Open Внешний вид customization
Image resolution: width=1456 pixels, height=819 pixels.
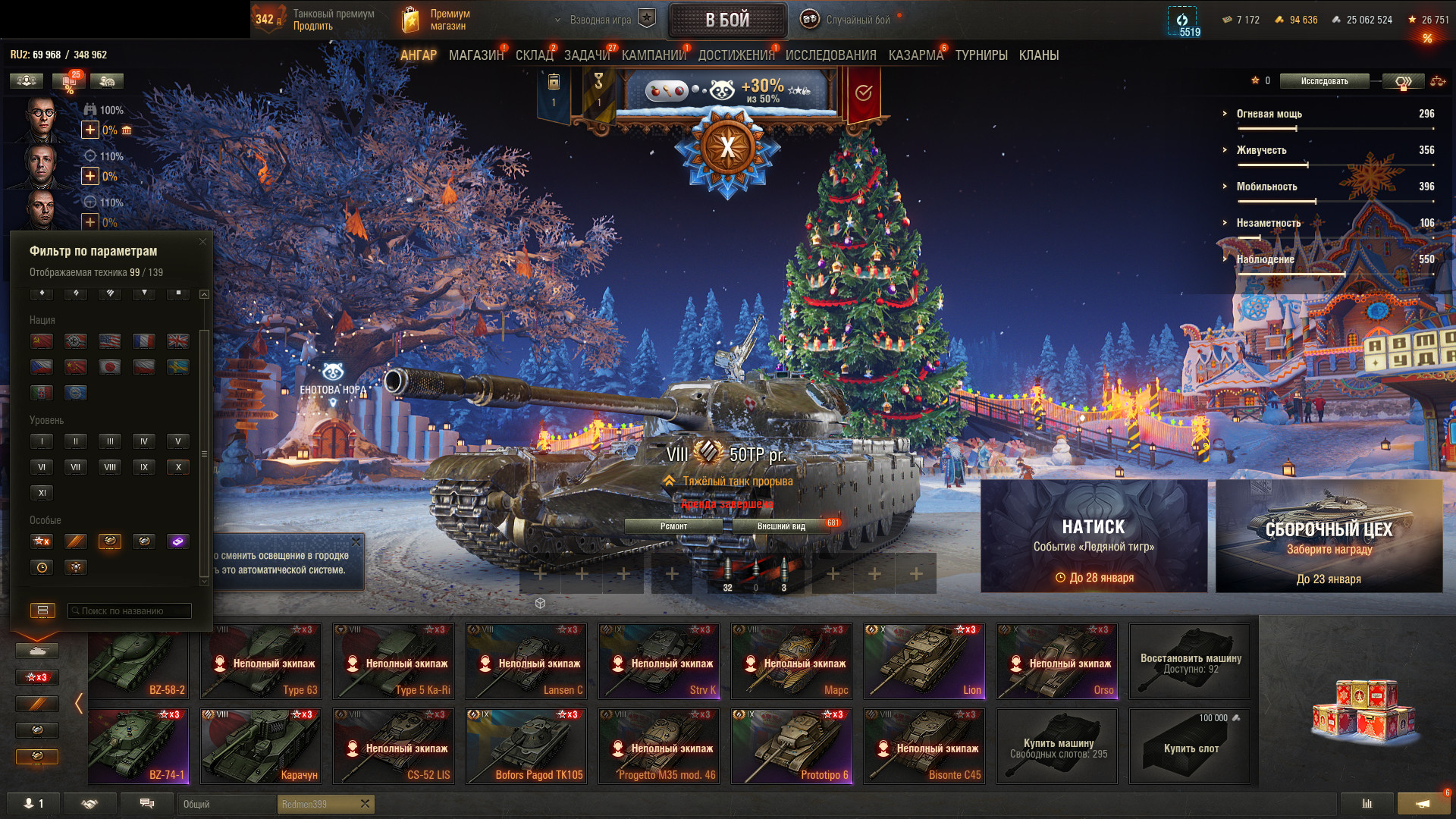point(781,526)
